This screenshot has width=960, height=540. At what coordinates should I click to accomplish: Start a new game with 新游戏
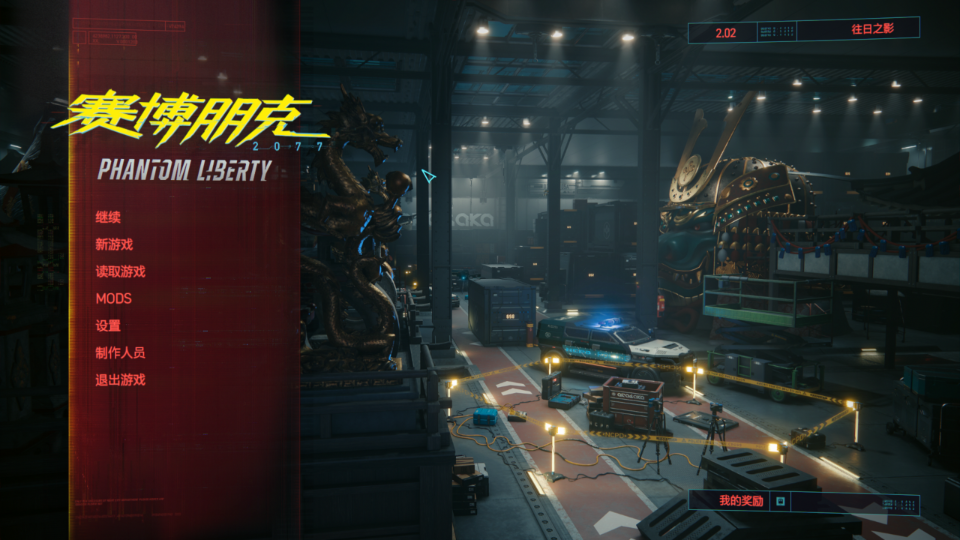click(114, 244)
